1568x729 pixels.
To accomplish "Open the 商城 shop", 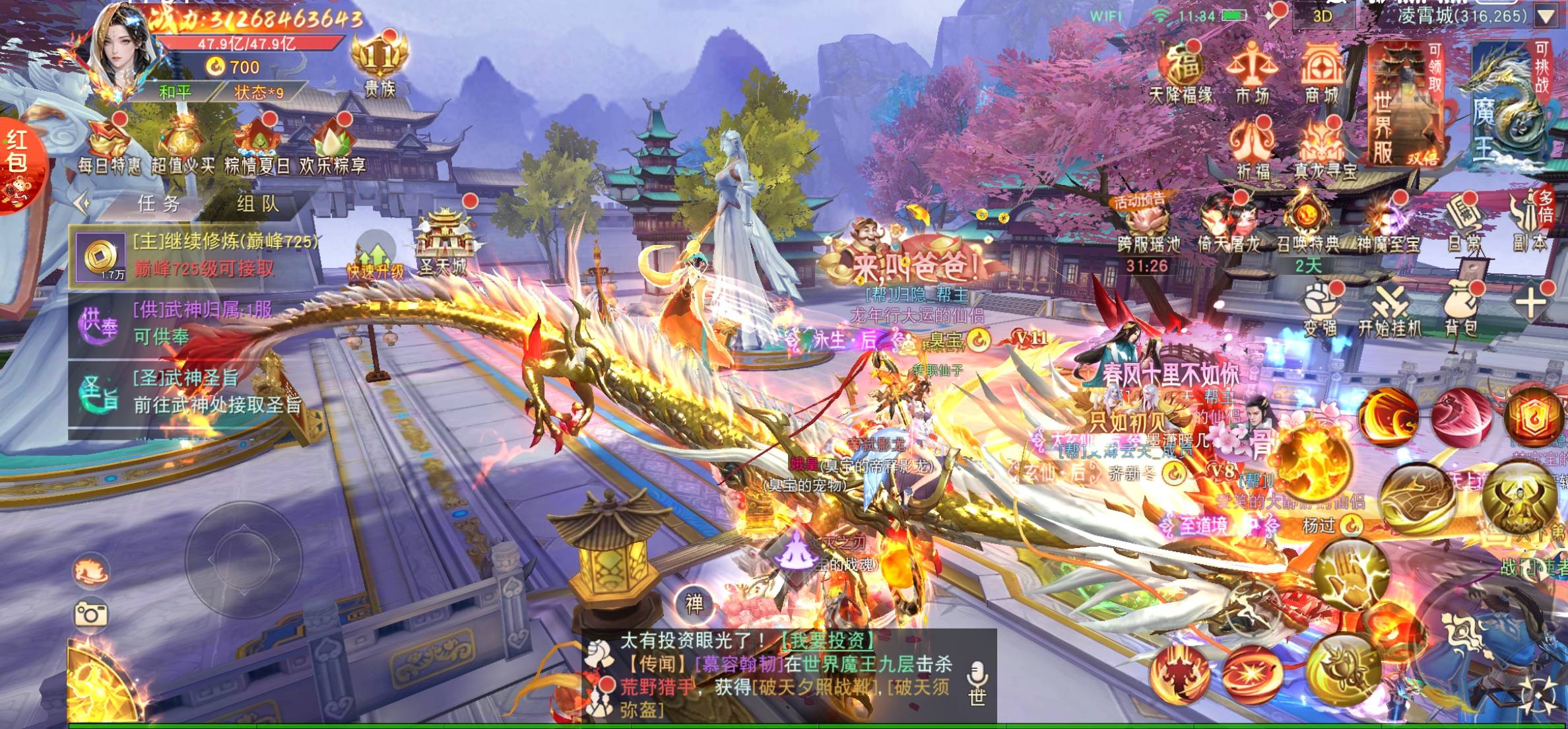I will [x=1321, y=73].
